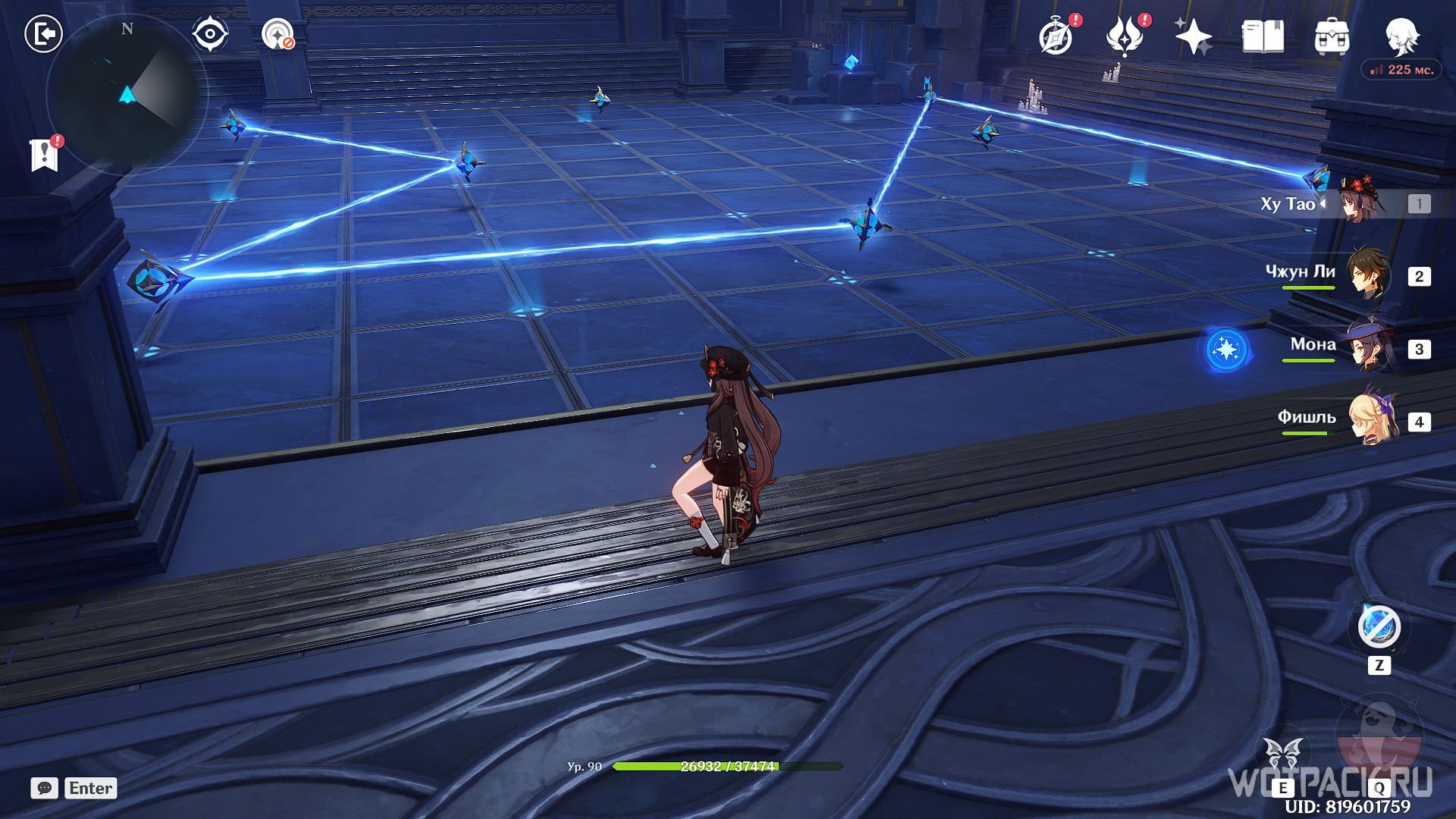Toggle the eye-shaped view icon
Viewport: 1456px width, 819px height.
click(x=209, y=34)
